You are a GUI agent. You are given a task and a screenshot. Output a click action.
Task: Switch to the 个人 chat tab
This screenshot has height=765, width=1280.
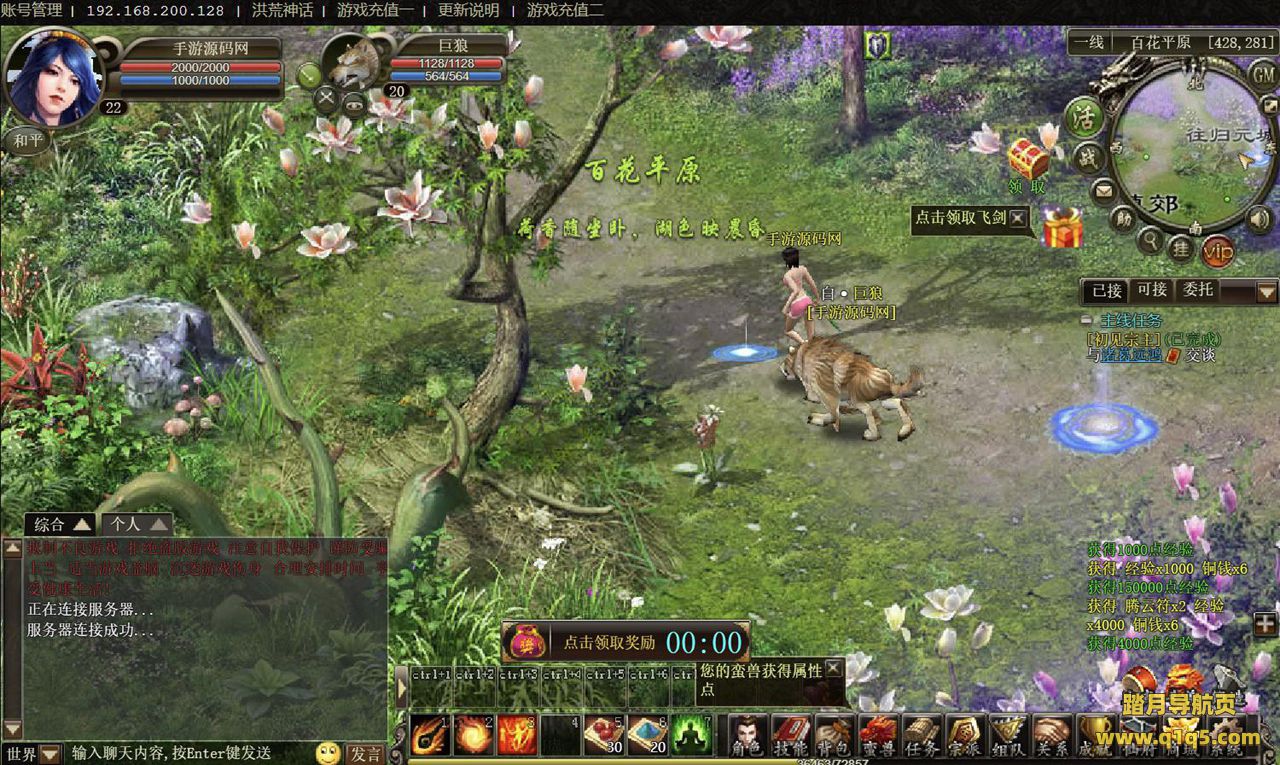point(136,524)
